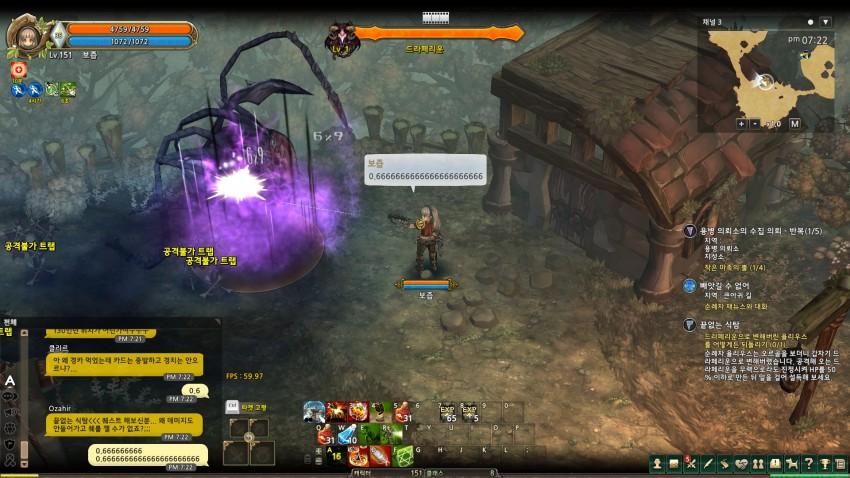Open the full map with the M button
850x478 pixels.
point(794,124)
